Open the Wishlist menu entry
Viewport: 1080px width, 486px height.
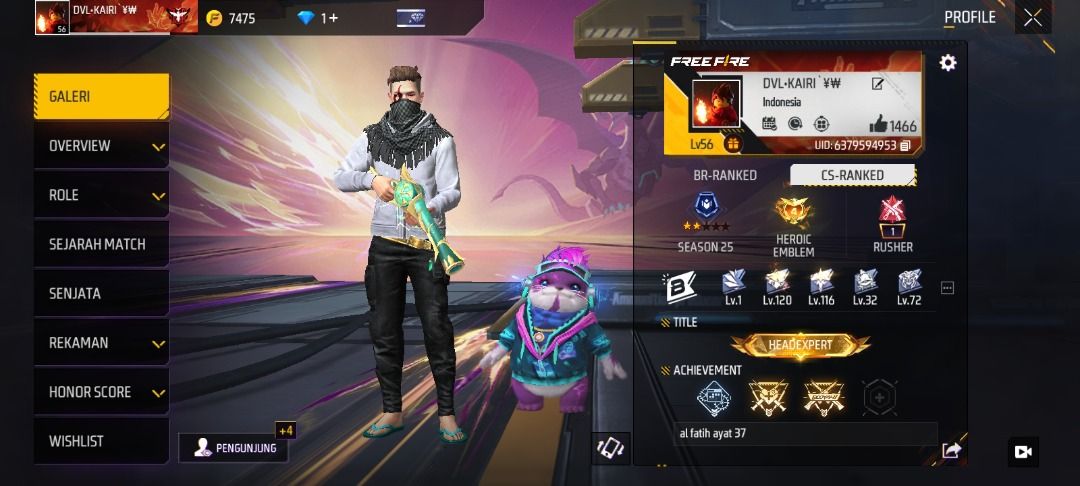(x=100, y=441)
